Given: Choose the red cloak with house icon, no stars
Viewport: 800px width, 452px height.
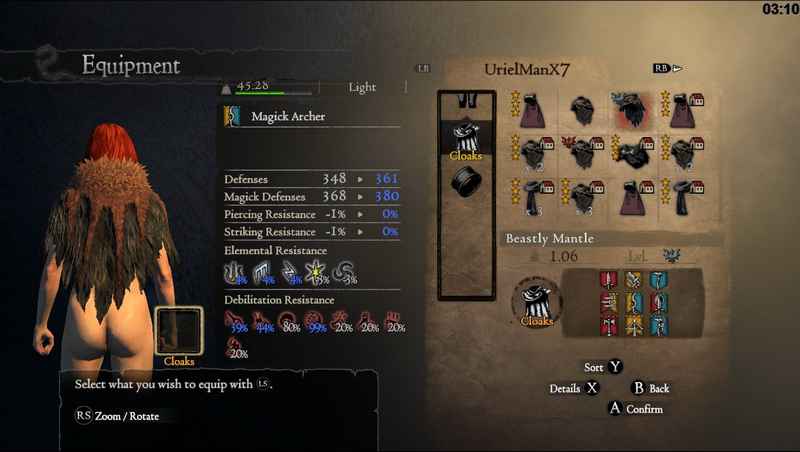Looking at the screenshot, I should (633, 196).
